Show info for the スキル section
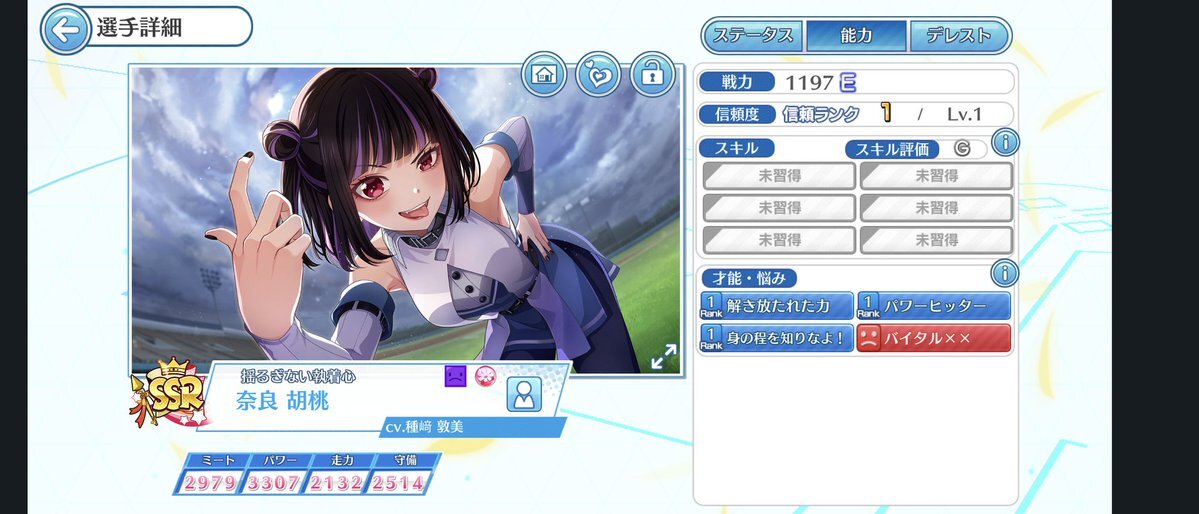Screen dimensions: 1199x514 click(x=1004, y=143)
